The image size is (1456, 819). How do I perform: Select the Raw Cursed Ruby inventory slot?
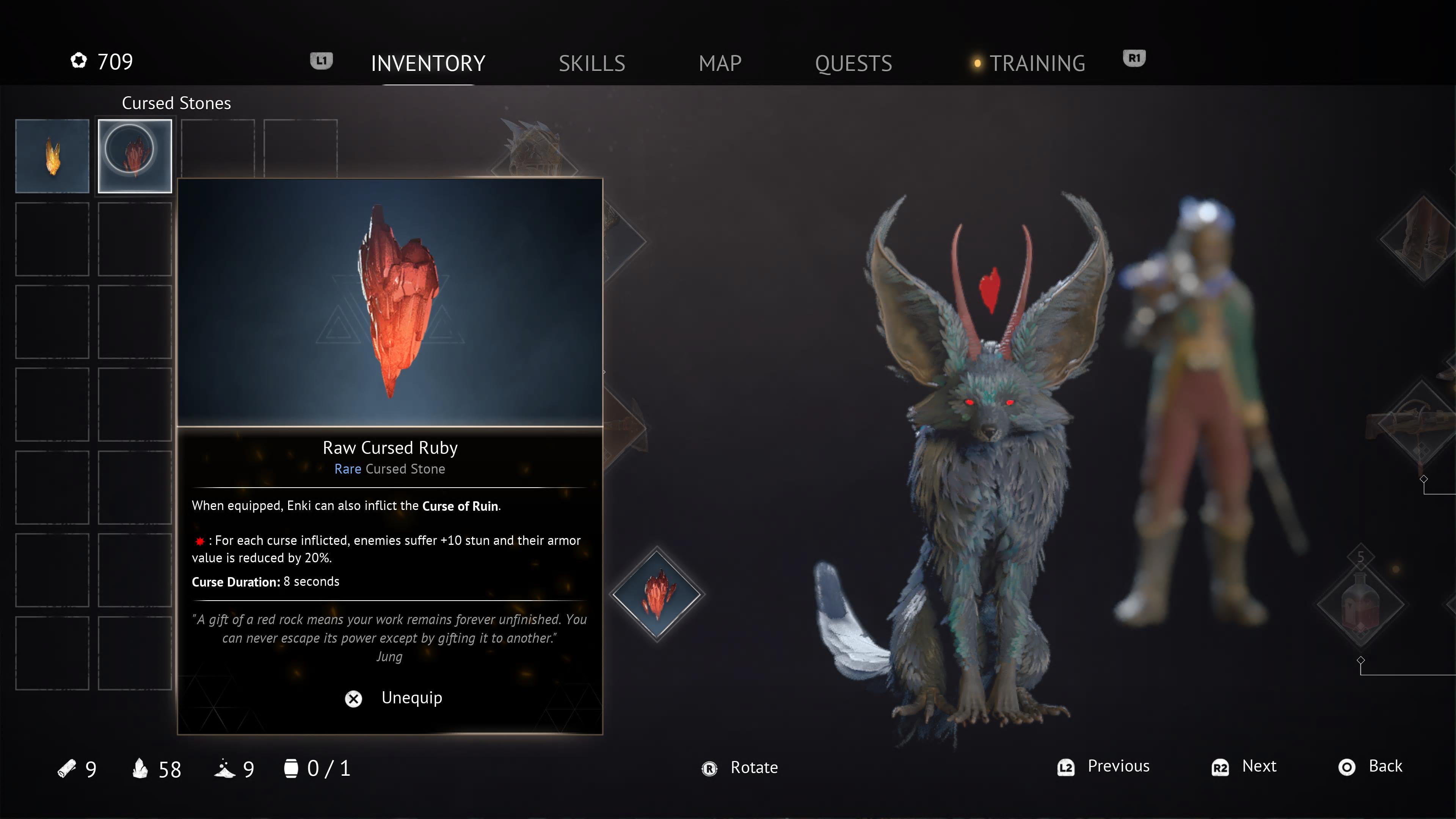click(x=135, y=156)
